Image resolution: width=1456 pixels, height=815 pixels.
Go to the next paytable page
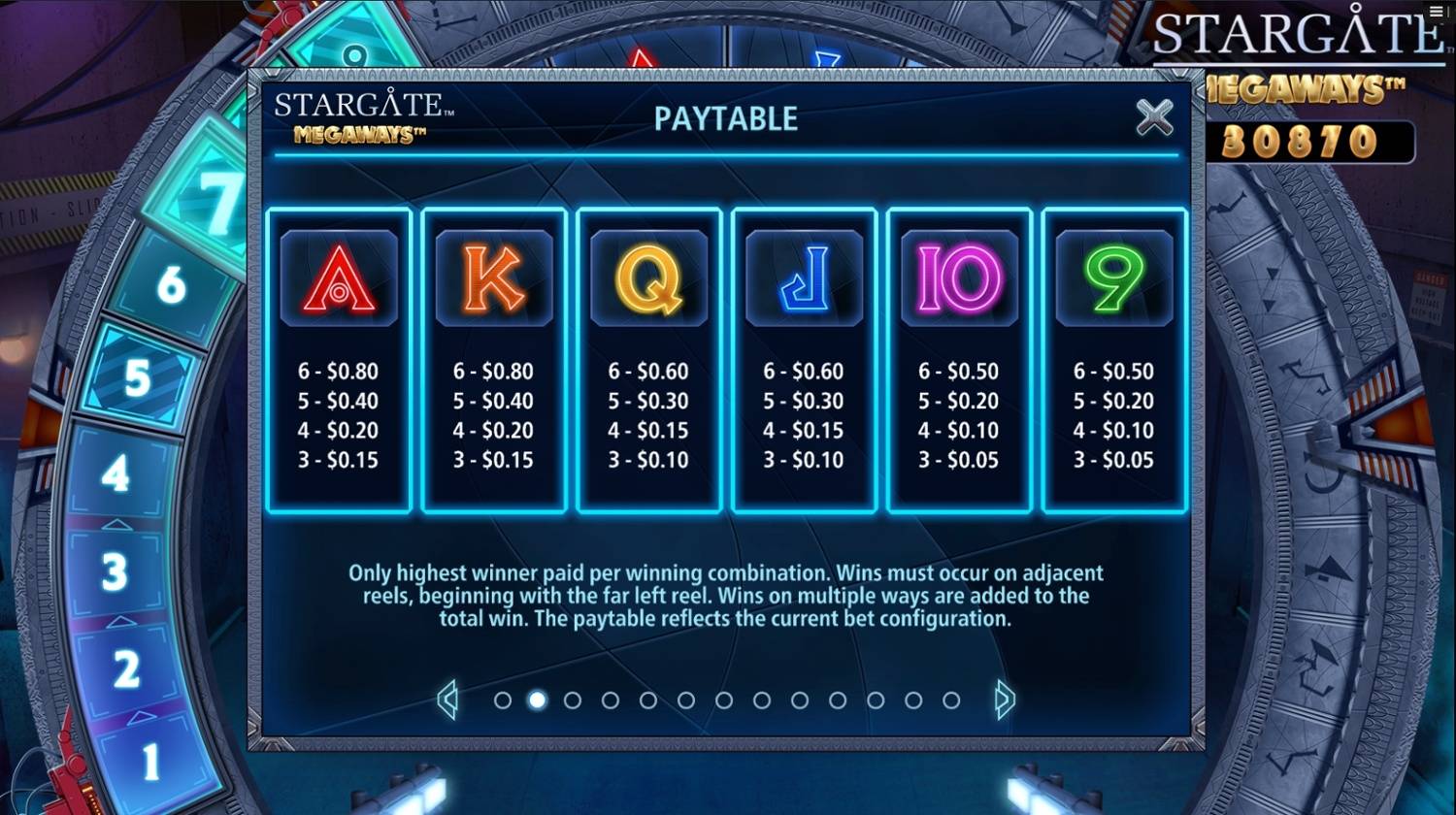pyautogui.click(x=1005, y=700)
